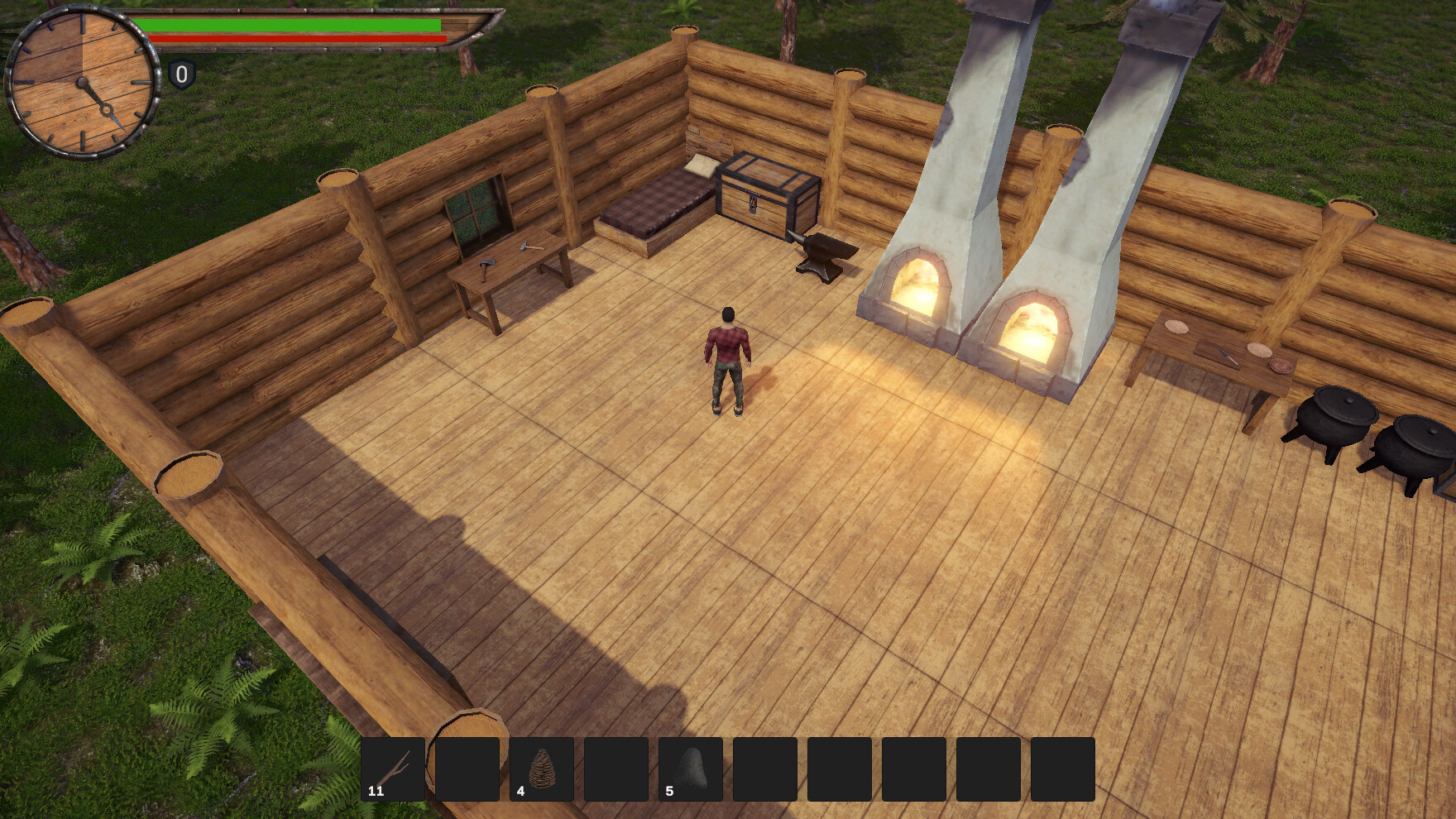Choose the brown coiled-fiber item slot
1456x819 pixels.
point(542,769)
